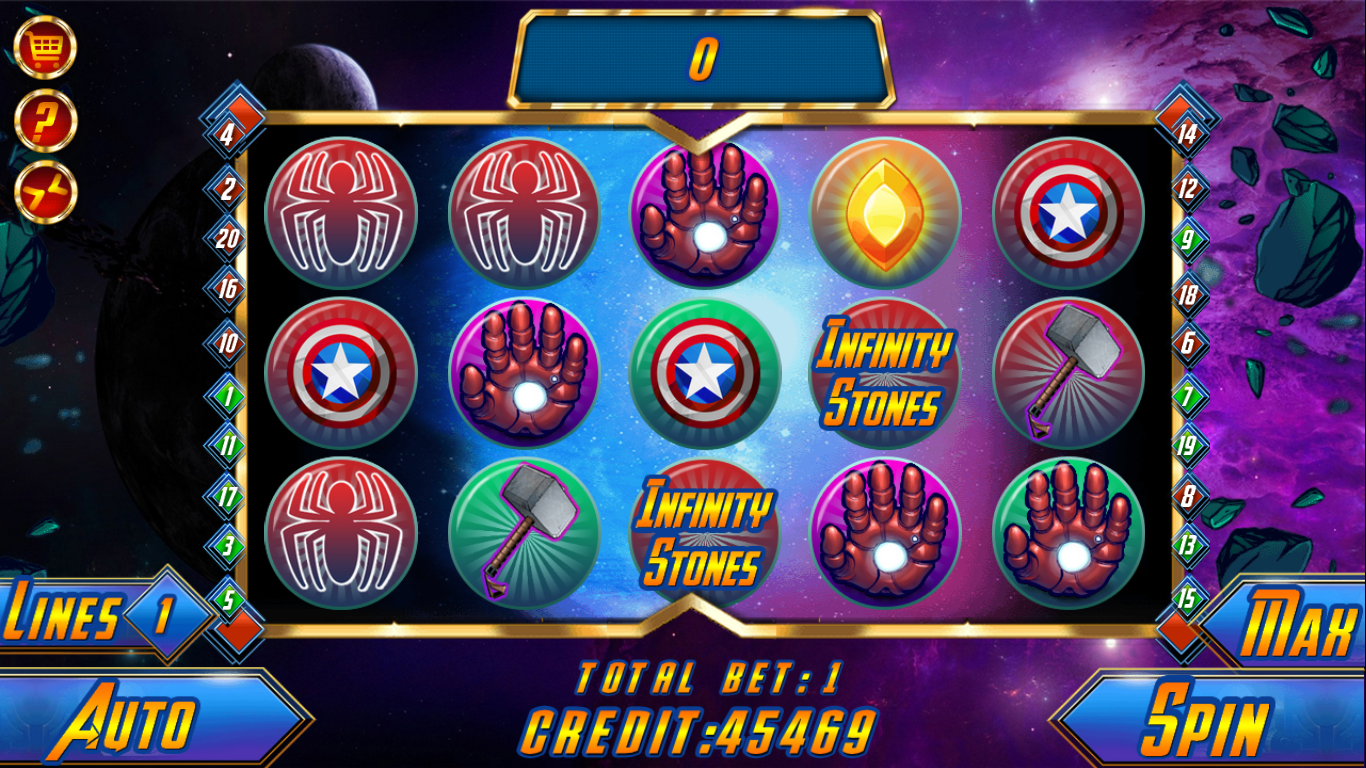The width and height of the screenshot is (1366, 768).
Task: Open the crossed tools settings icon
Action: [45, 192]
